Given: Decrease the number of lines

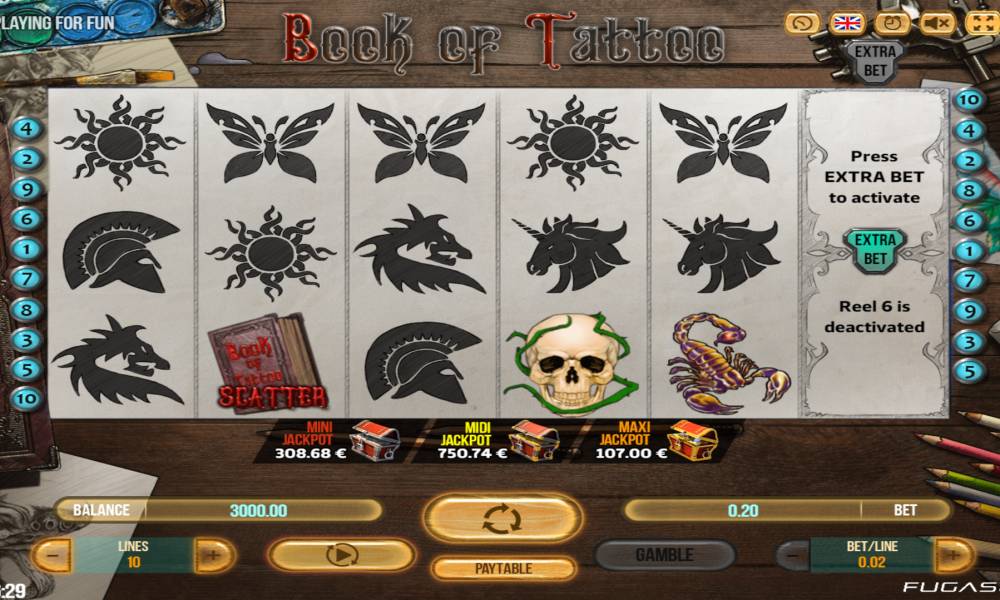Looking at the screenshot, I should click(53, 555).
